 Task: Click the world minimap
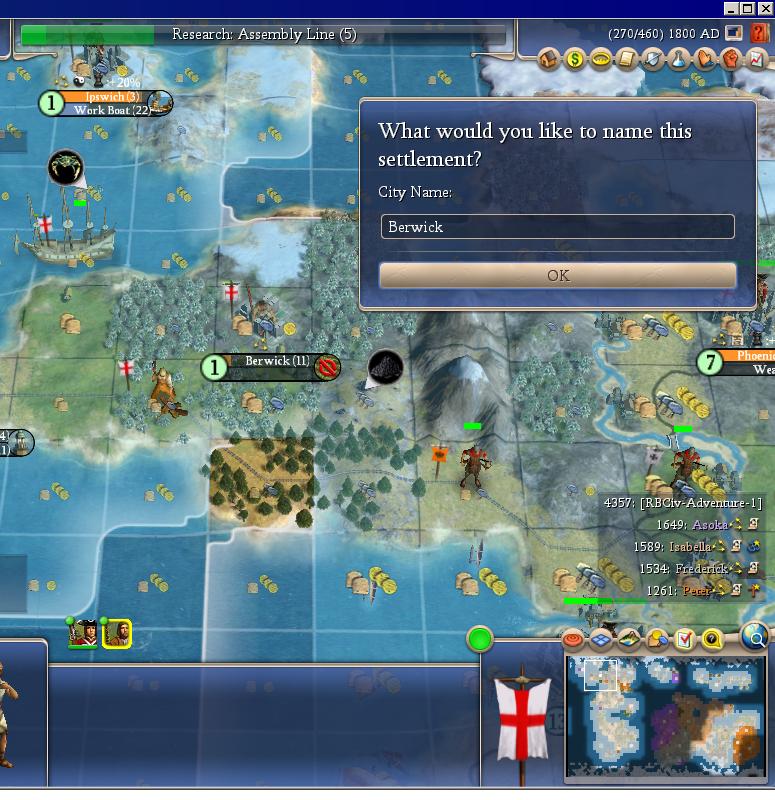(665, 716)
